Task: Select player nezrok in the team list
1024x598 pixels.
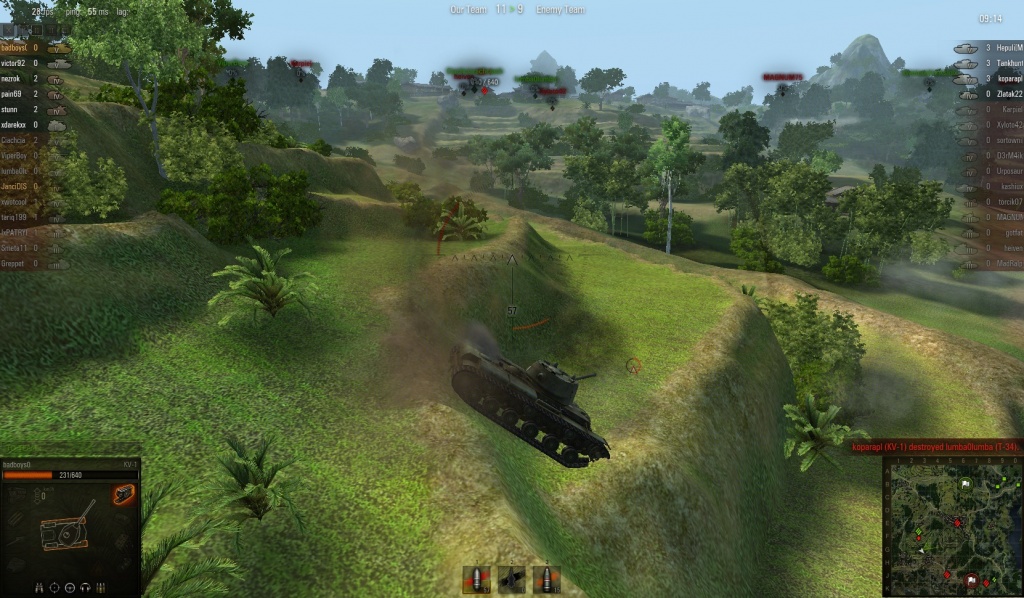Action: (20, 78)
